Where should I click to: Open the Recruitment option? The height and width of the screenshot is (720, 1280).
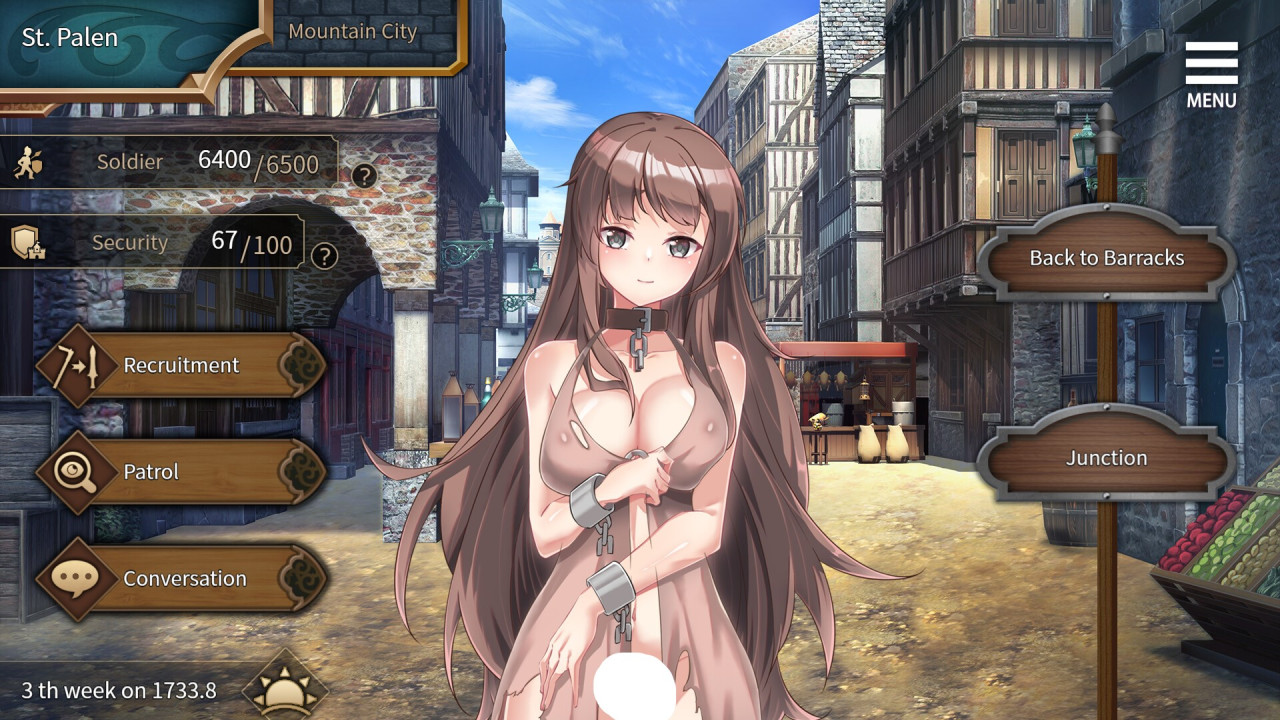pos(182,366)
